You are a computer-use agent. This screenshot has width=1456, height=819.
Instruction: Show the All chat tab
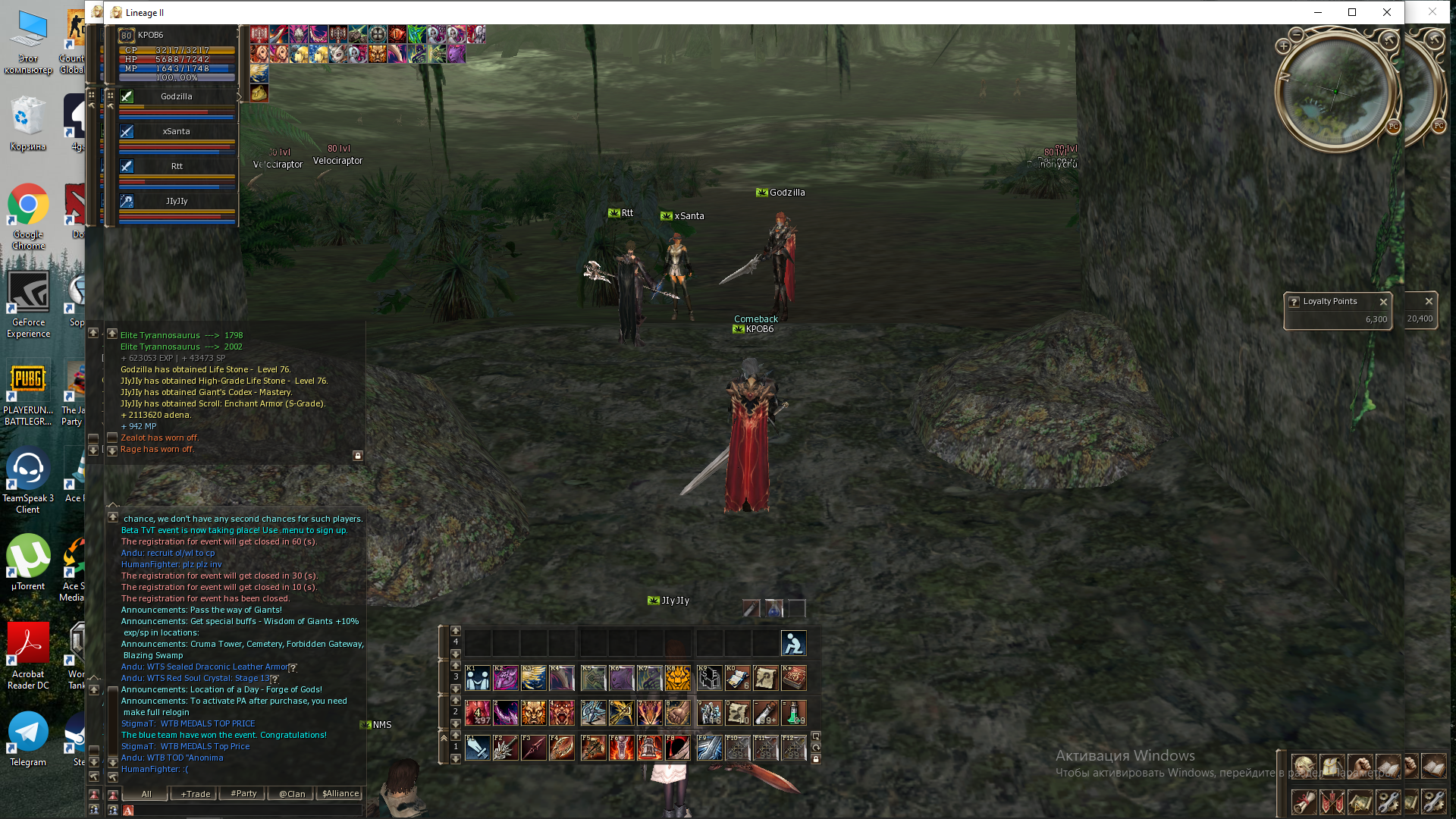(146, 794)
